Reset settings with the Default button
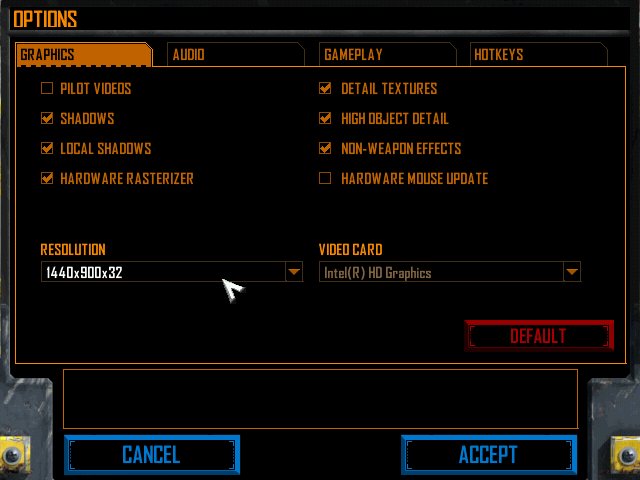 tap(538, 336)
